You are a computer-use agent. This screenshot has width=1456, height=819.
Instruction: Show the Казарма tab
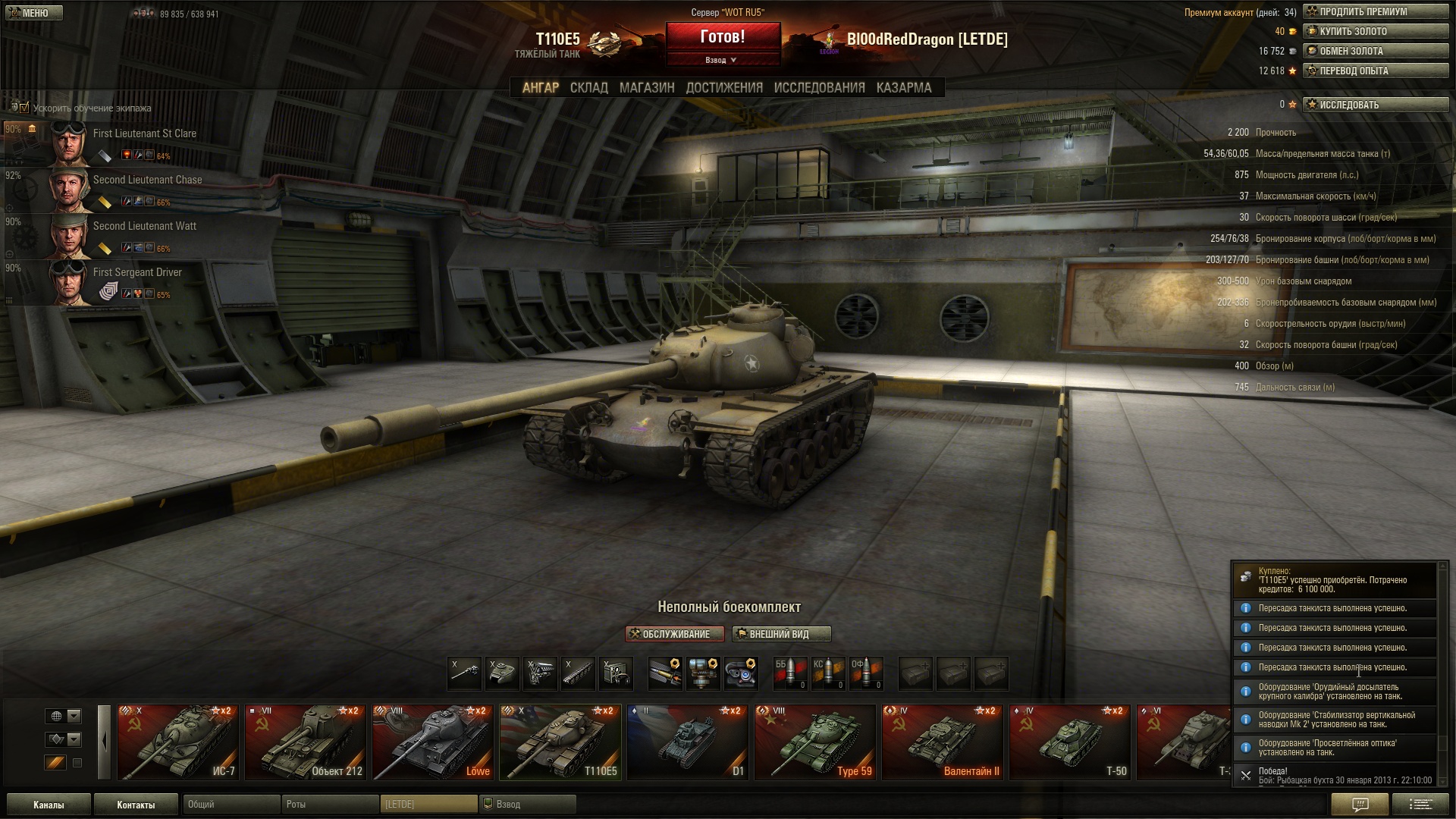pos(903,88)
